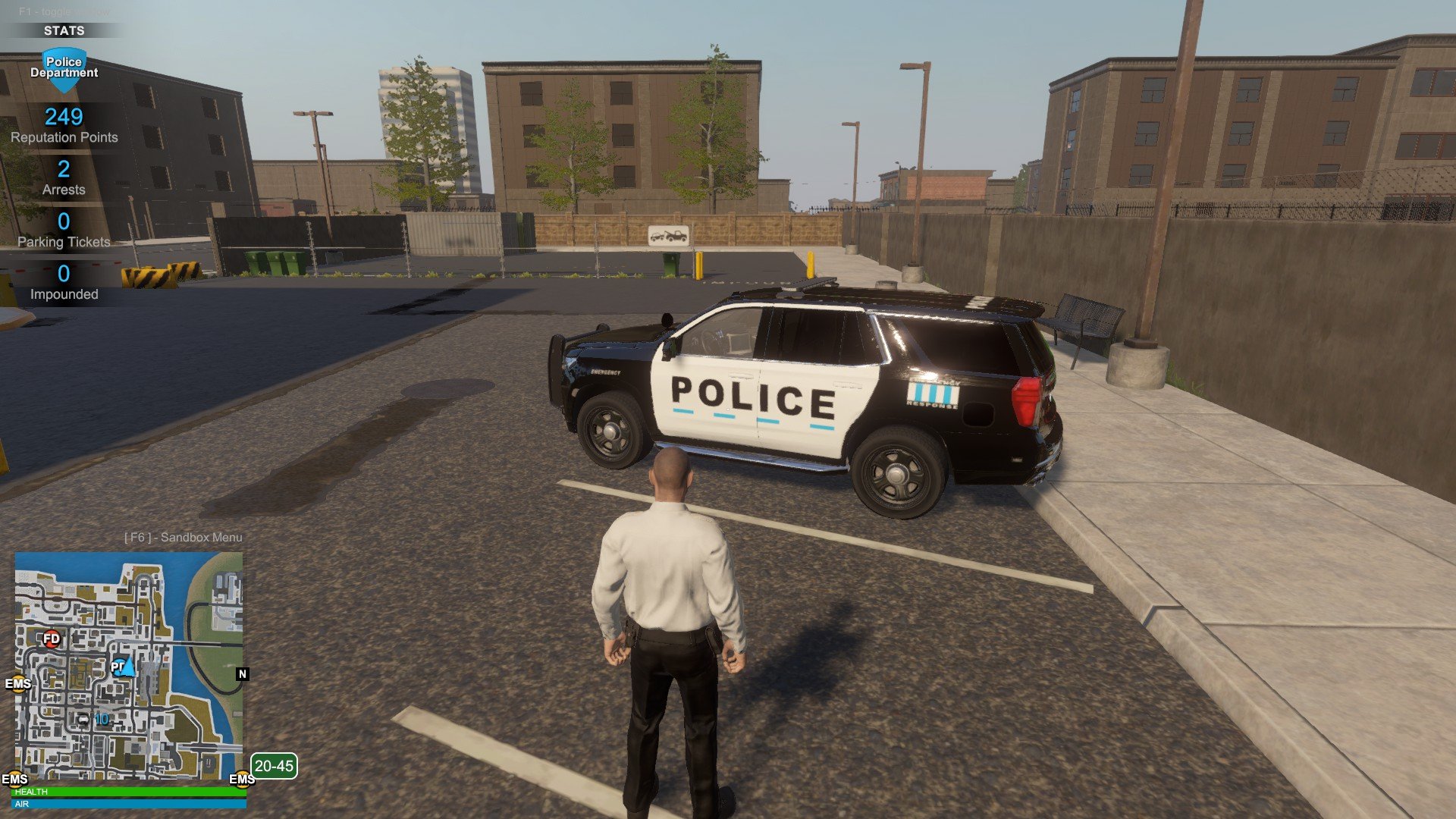Screen dimensions: 1456x819
Task: Select the red FD fire department marker
Action: [x=52, y=639]
